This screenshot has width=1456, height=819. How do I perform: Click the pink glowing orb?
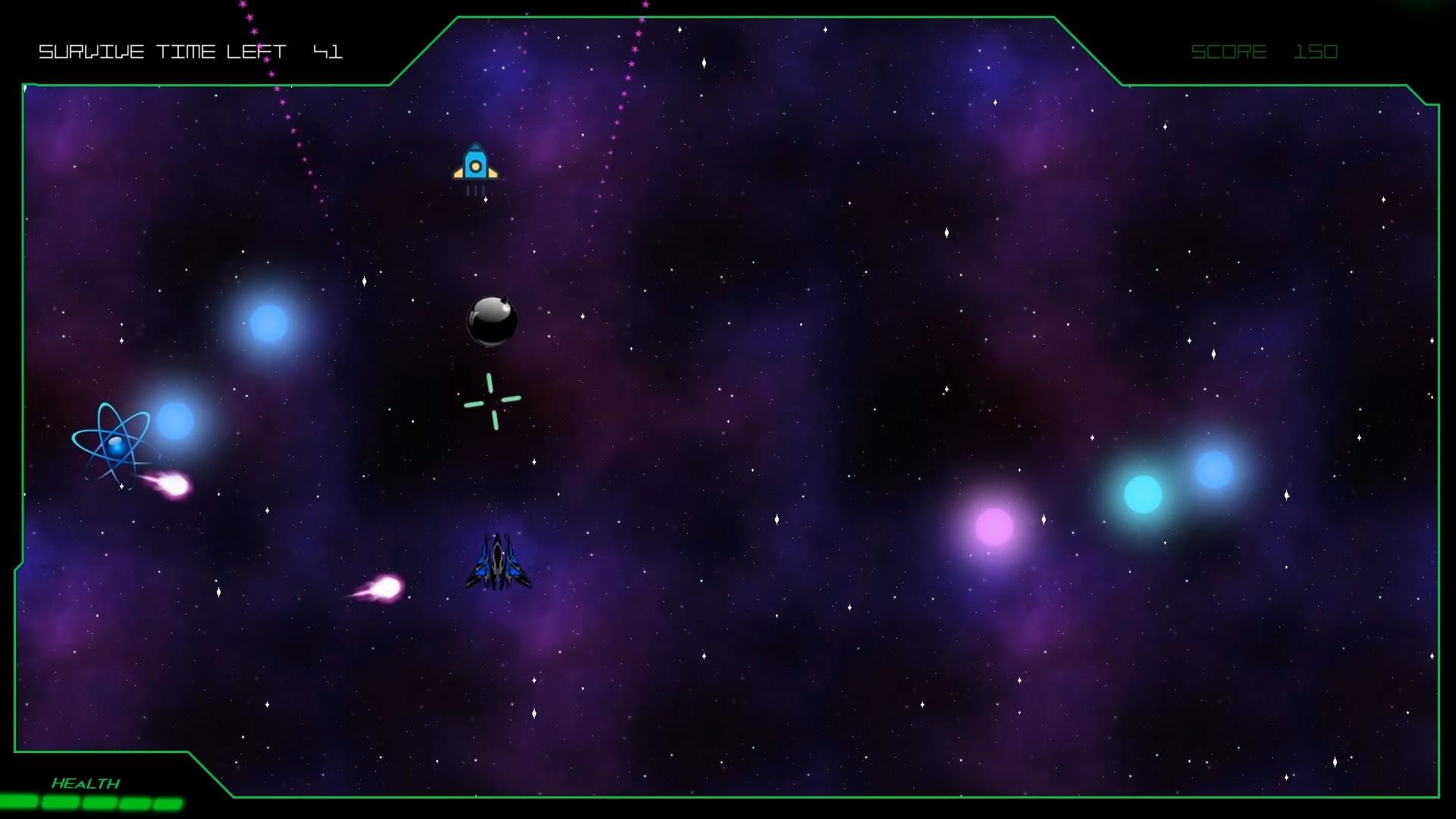[996, 525]
